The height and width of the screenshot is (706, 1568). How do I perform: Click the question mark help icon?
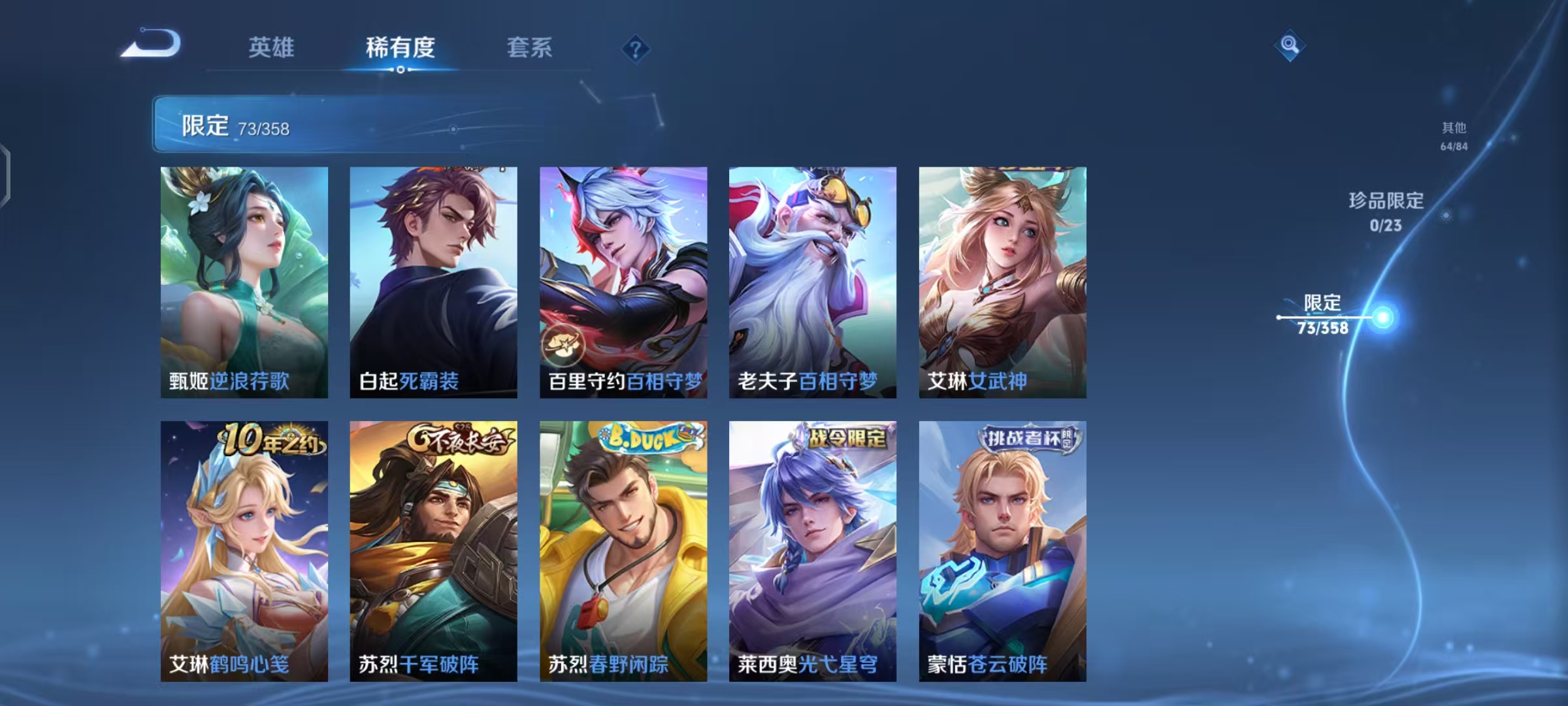pyautogui.click(x=637, y=47)
